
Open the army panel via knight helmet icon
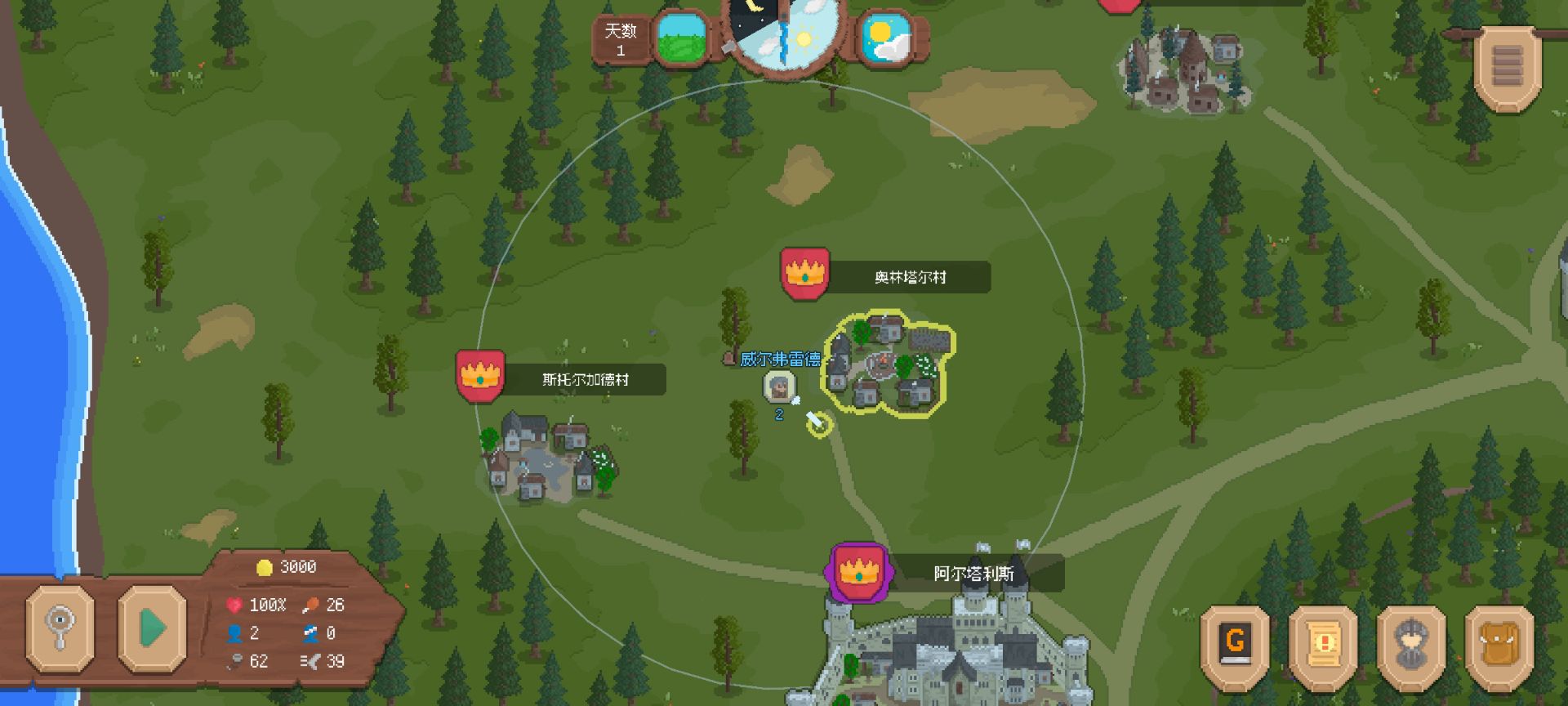click(x=1412, y=645)
